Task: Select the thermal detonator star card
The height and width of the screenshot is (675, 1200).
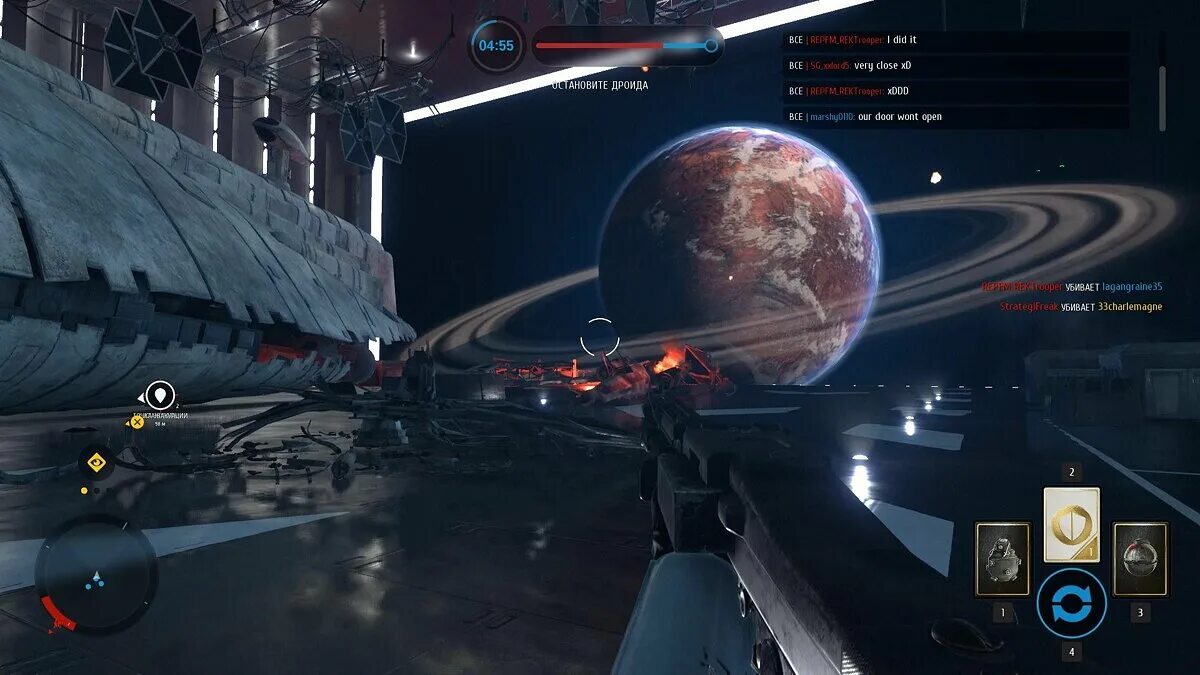Action: point(1002,559)
